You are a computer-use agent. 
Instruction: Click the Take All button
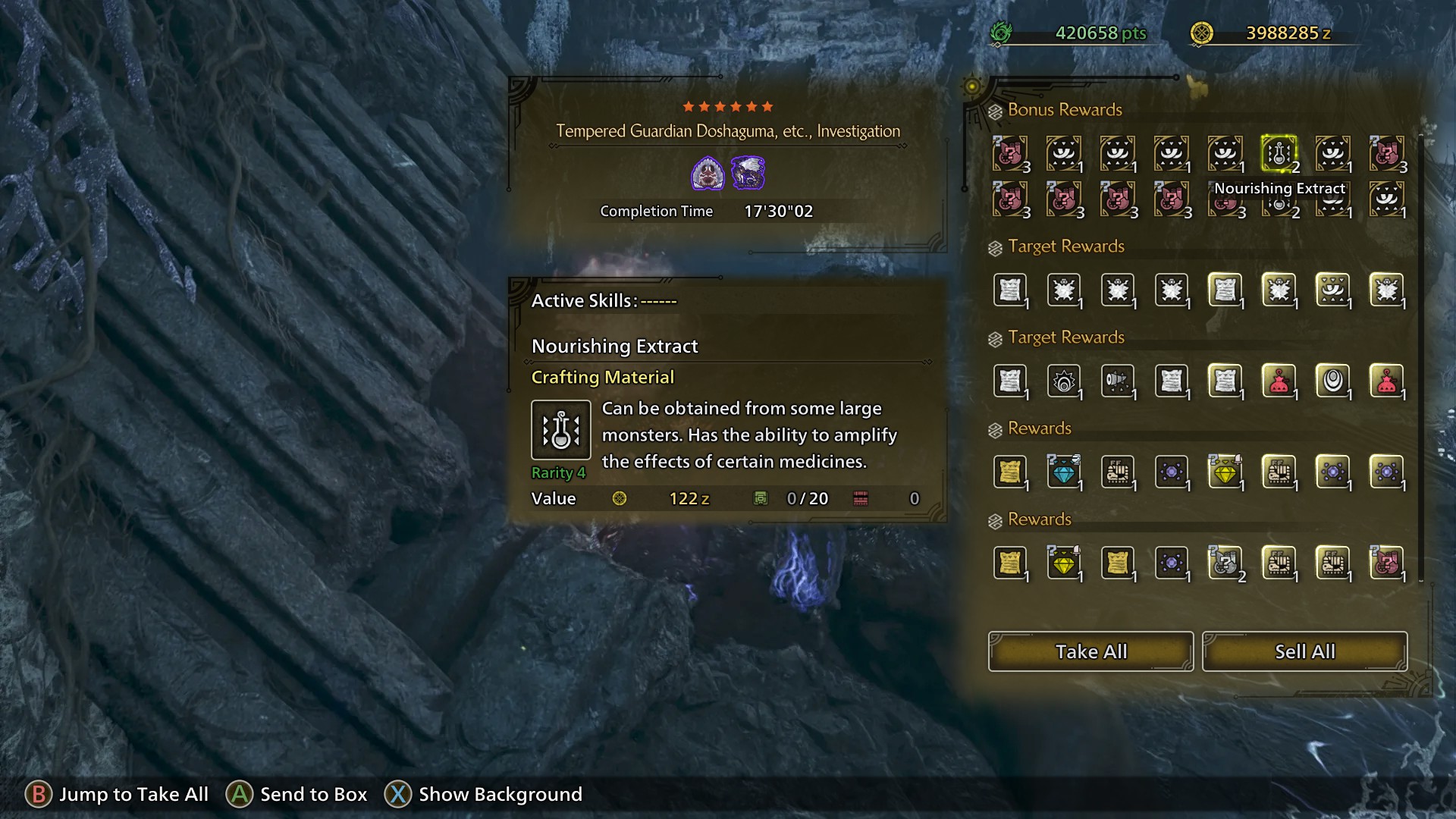[1090, 651]
